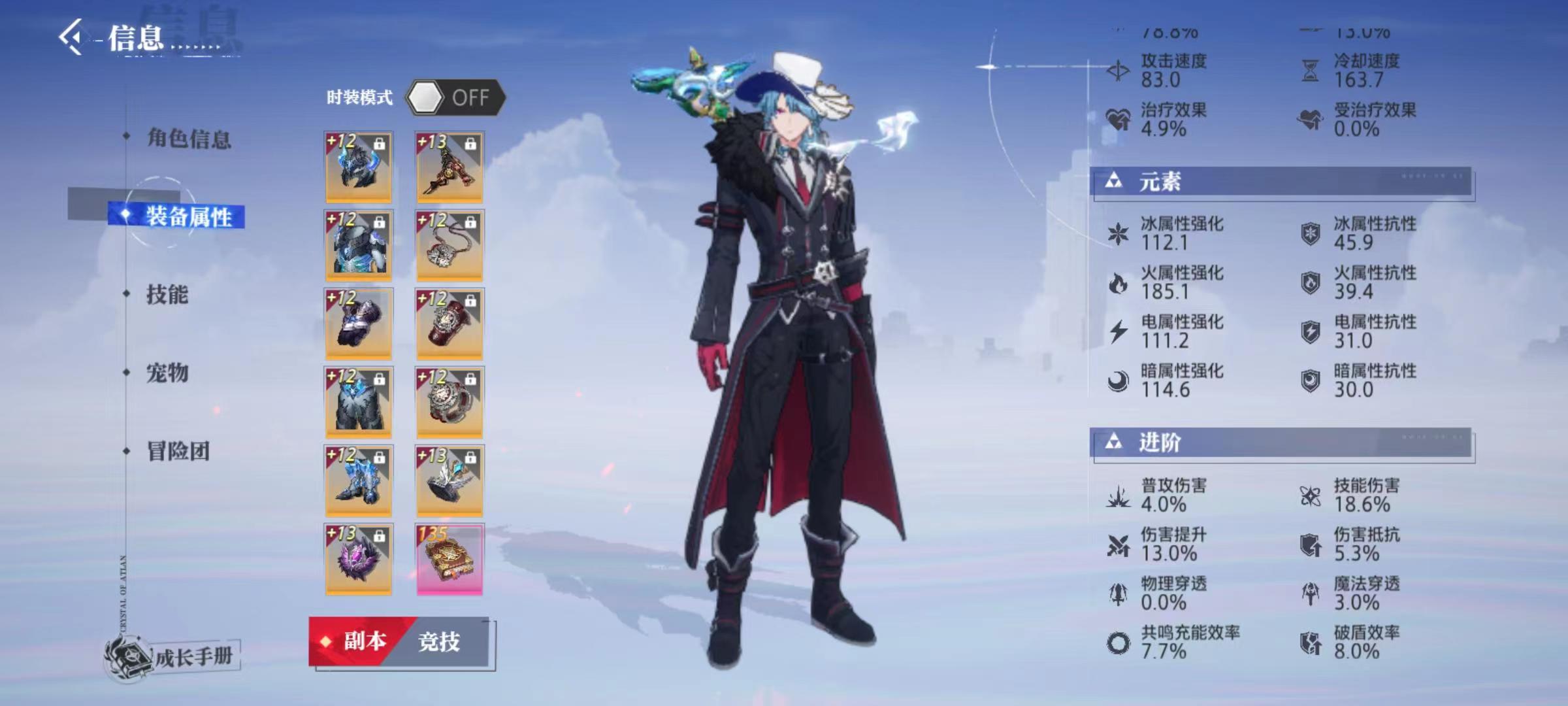The height and width of the screenshot is (706, 1568).
Task: Select the +12 helmet equipment slot
Action: [x=359, y=167]
